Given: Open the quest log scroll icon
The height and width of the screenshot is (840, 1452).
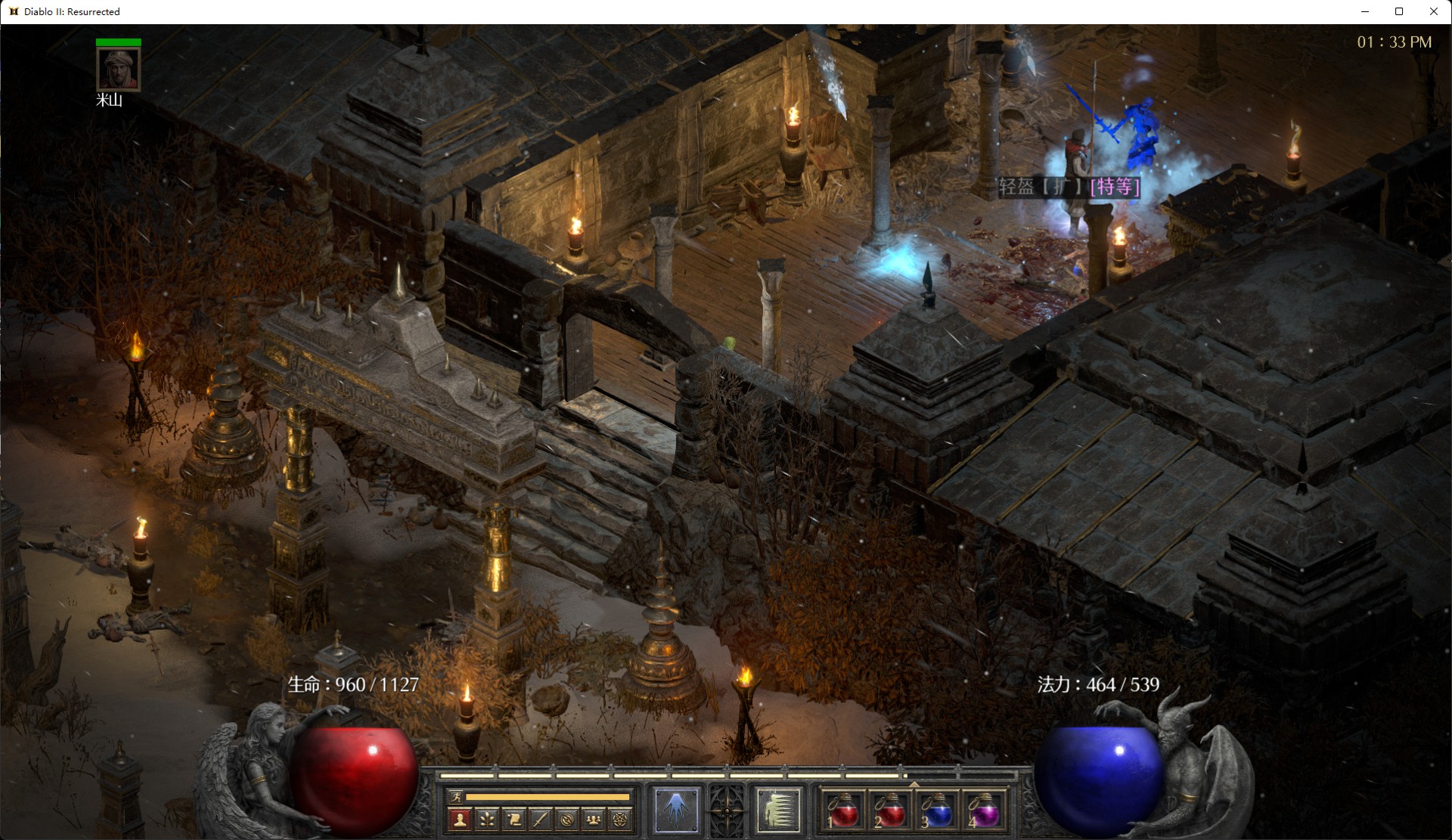Looking at the screenshot, I should (513, 819).
